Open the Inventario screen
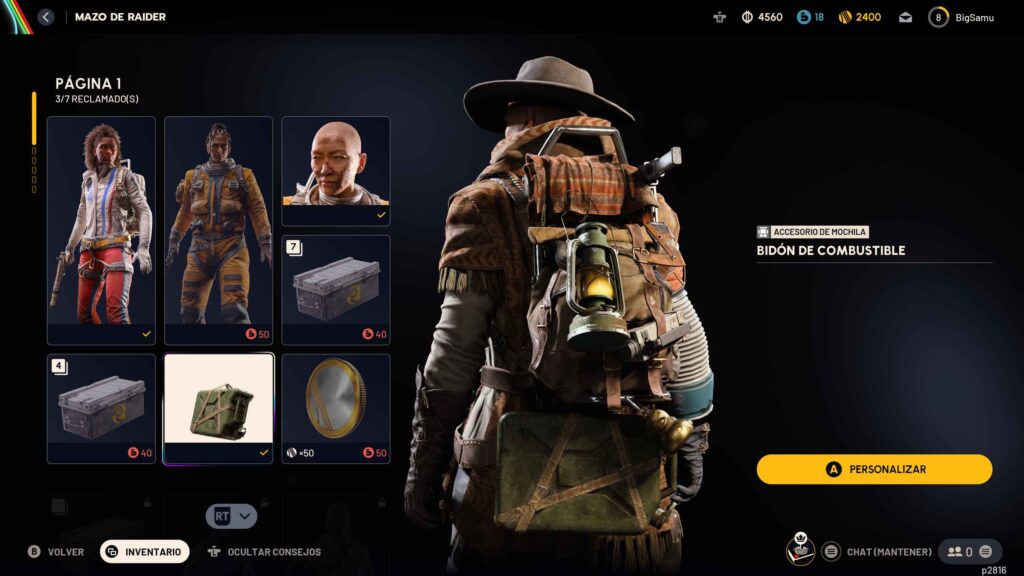Viewport: 1024px width, 576px height. (x=145, y=551)
